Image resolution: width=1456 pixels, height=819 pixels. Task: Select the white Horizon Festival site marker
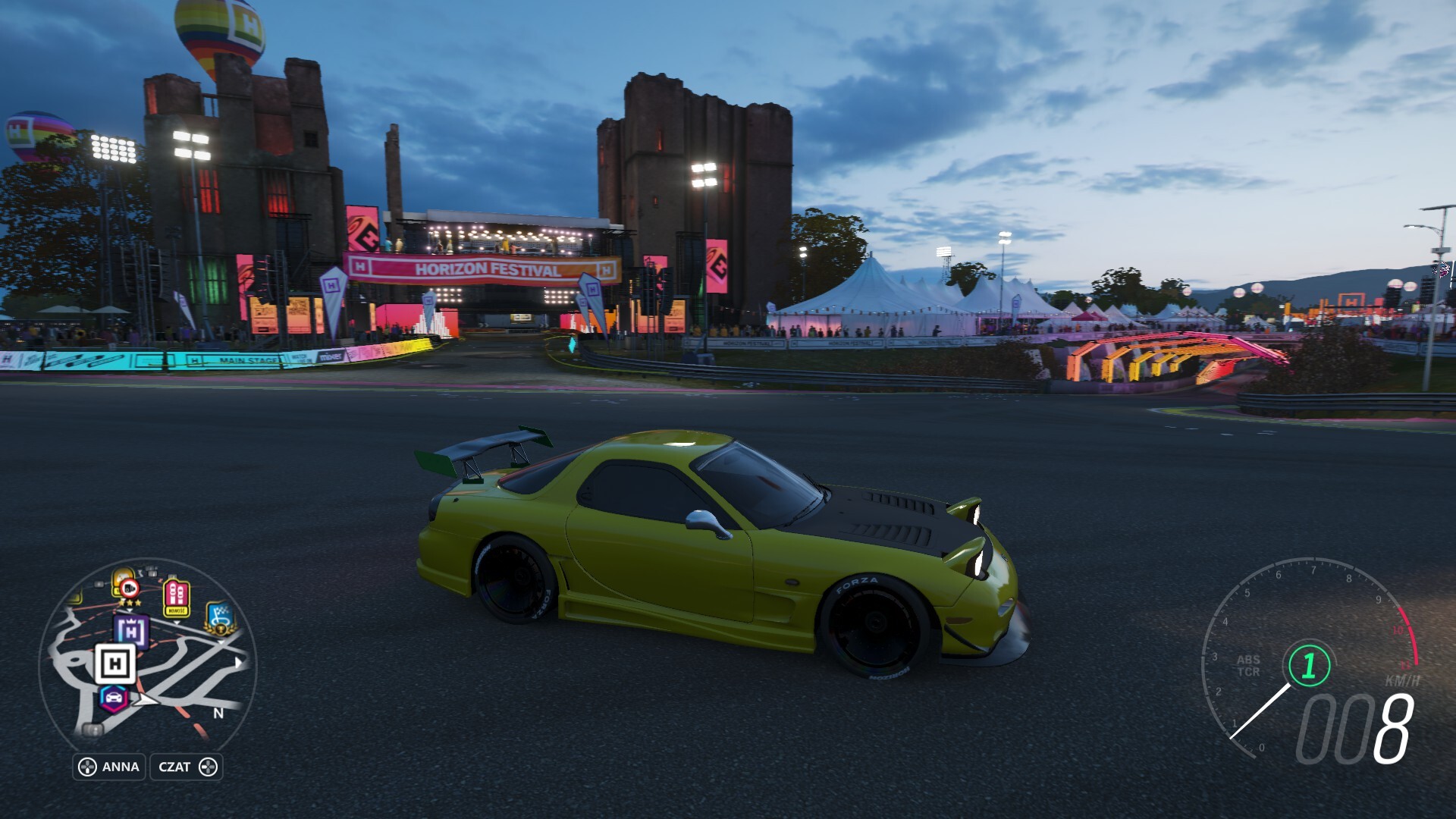point(115,664)
